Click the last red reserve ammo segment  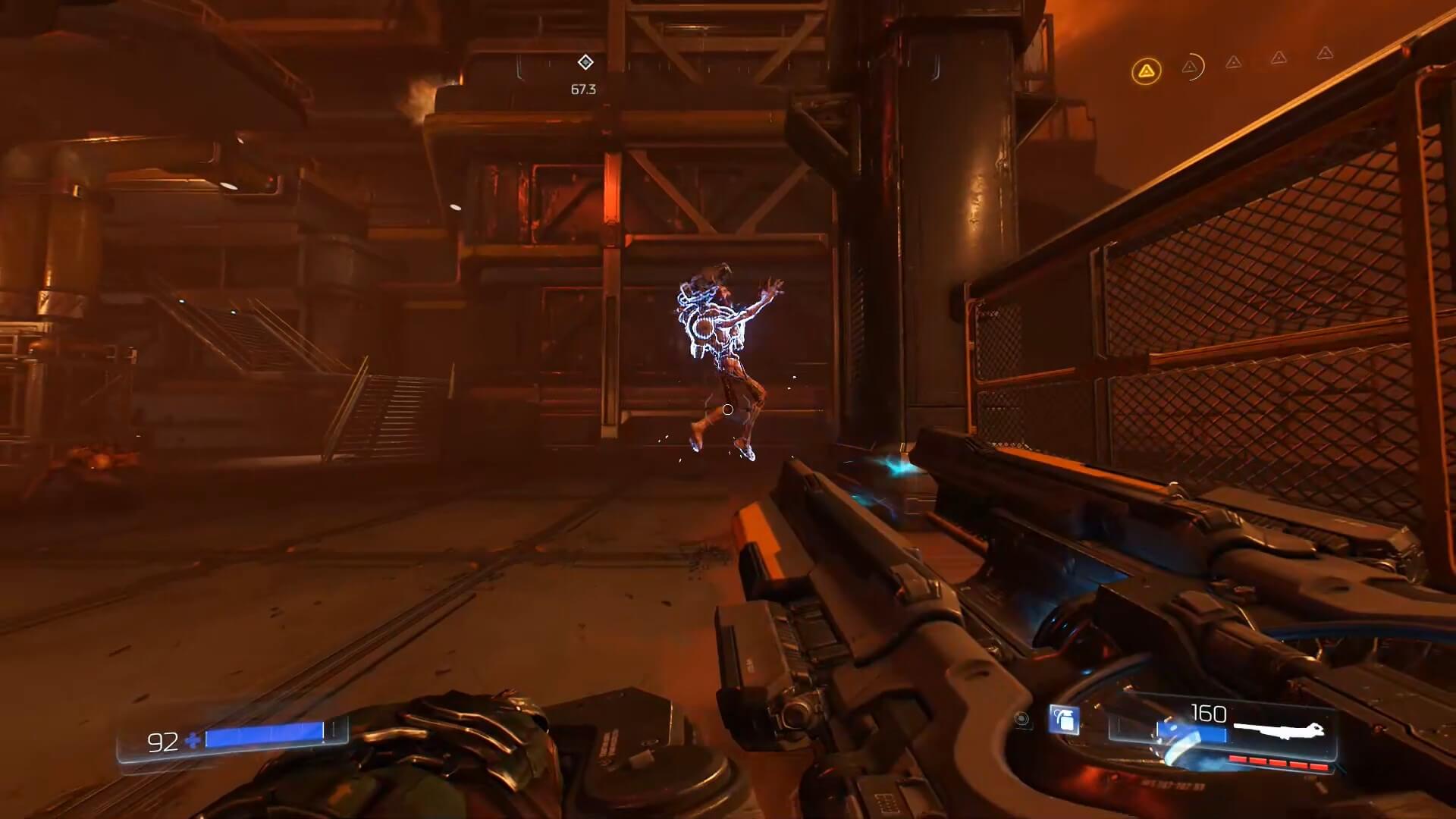[1319, 765]
